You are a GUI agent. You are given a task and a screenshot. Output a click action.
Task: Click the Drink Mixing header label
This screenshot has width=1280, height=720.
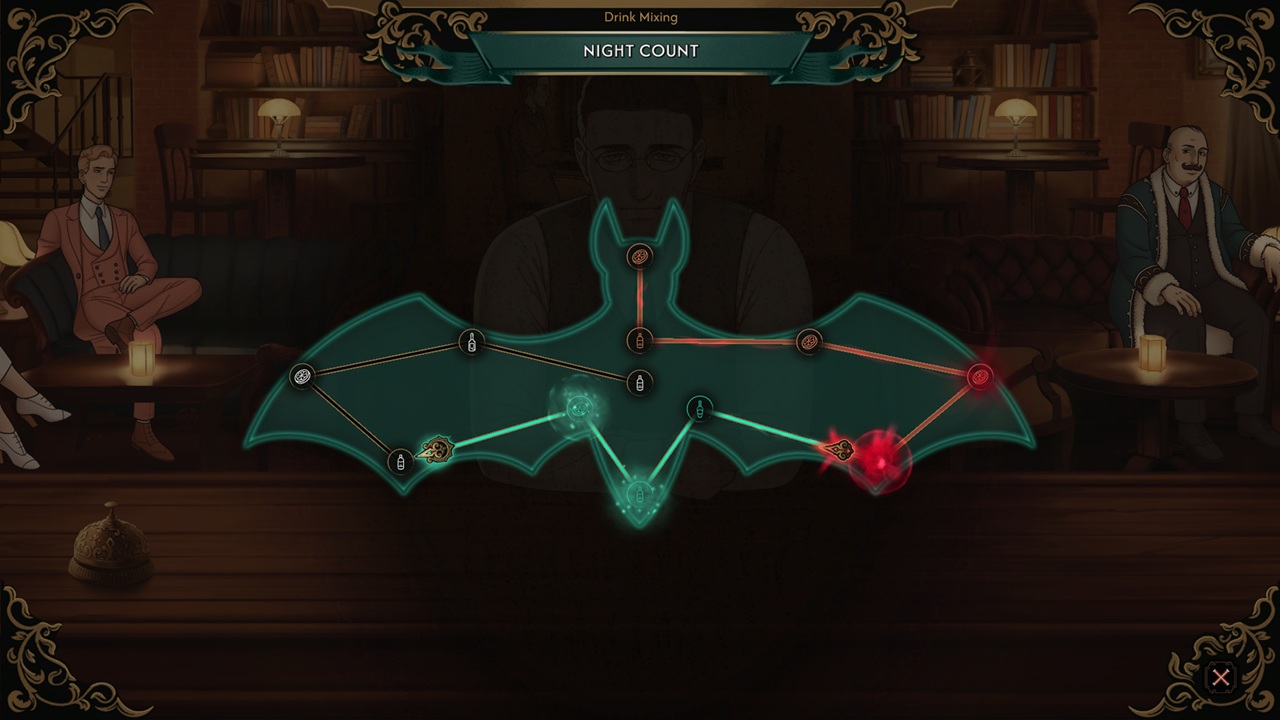[640, 16]
